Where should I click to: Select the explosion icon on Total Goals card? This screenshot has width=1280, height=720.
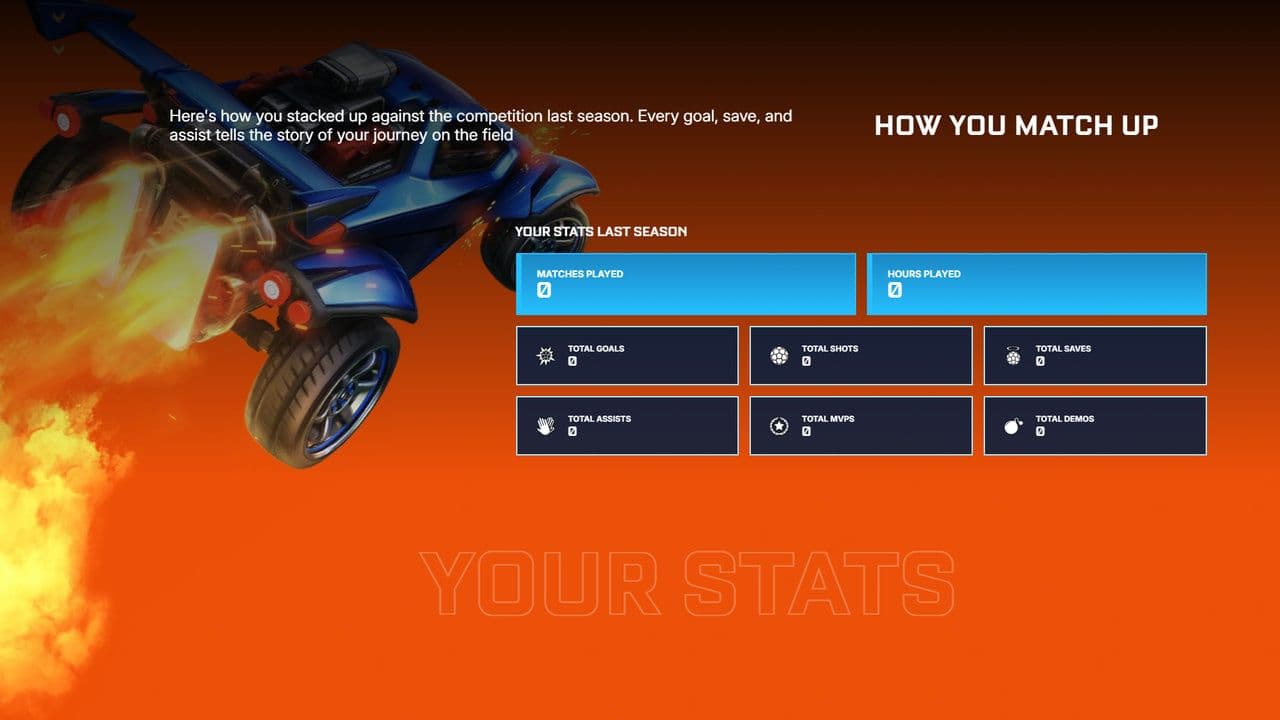(544, 355)
